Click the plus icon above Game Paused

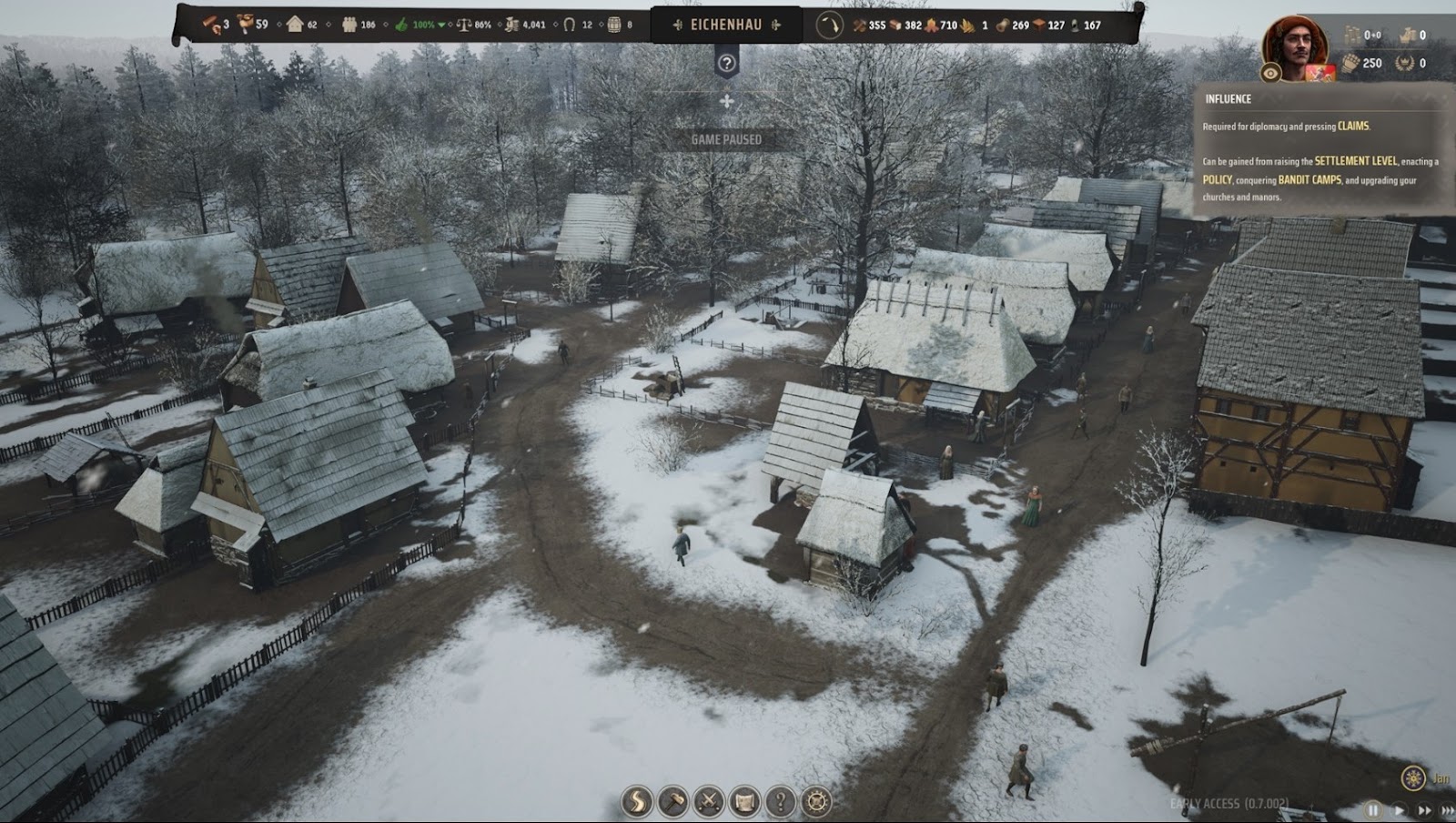(x=726, y=101)
